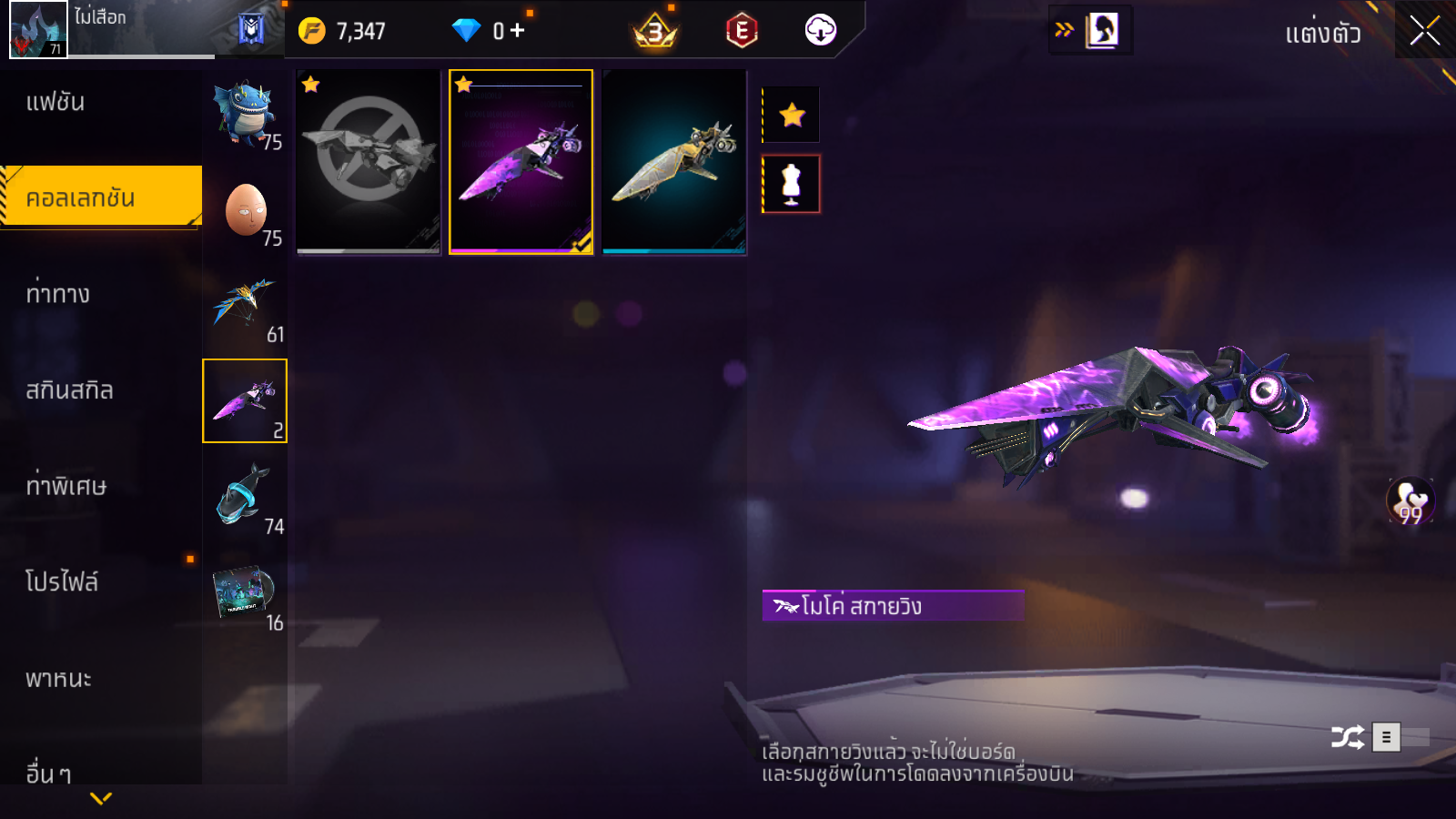
Task: Go to the สกินสกิล category tab
Action: pyautogui.click(x=69, y=390)
